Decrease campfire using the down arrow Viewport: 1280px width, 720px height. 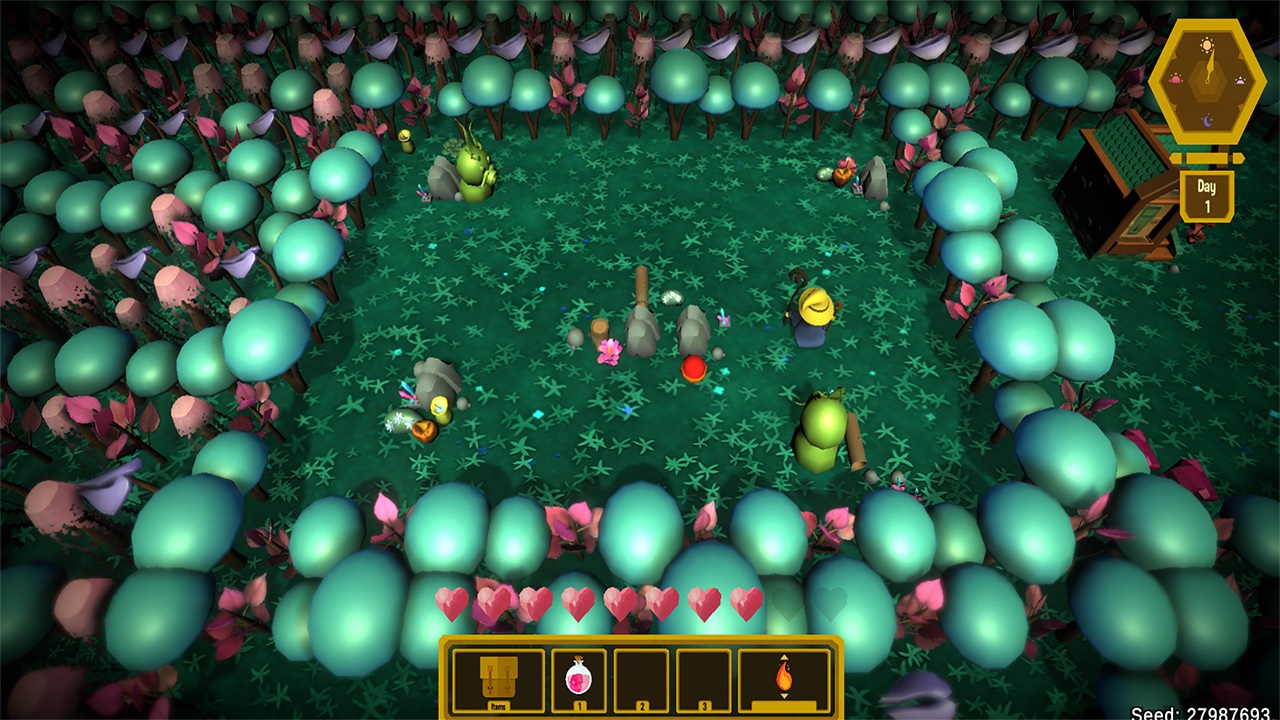[x=783, y=697]
